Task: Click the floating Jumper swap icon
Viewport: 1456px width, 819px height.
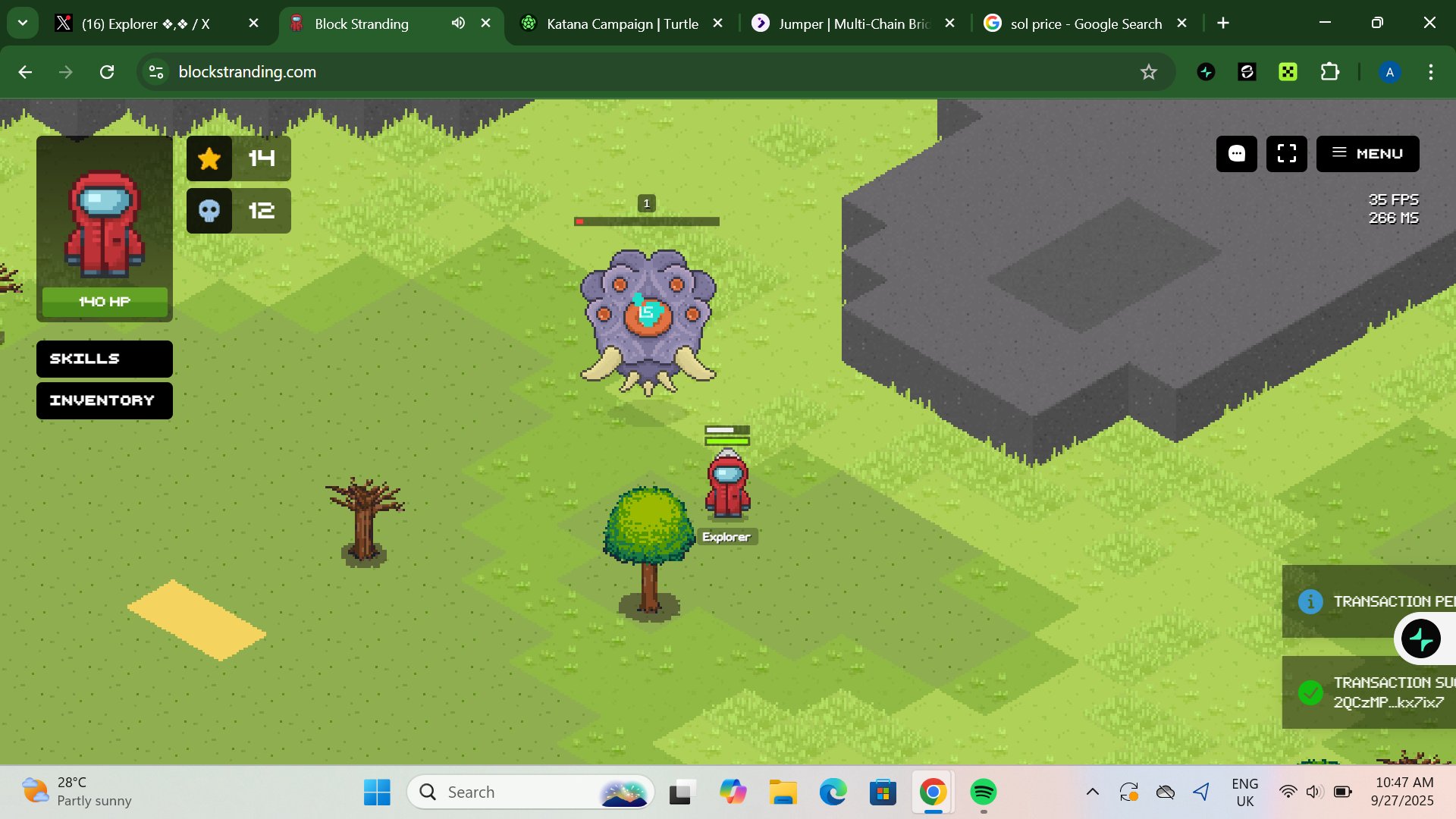Action: (x=1422, y=639)
